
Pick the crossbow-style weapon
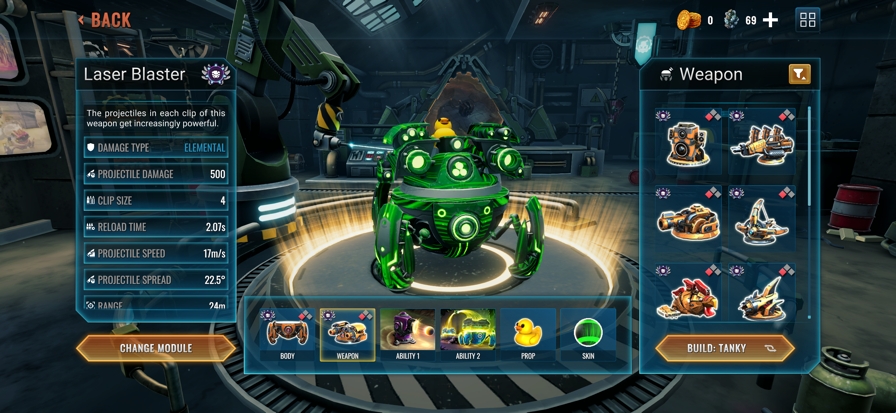coord(762,220)
